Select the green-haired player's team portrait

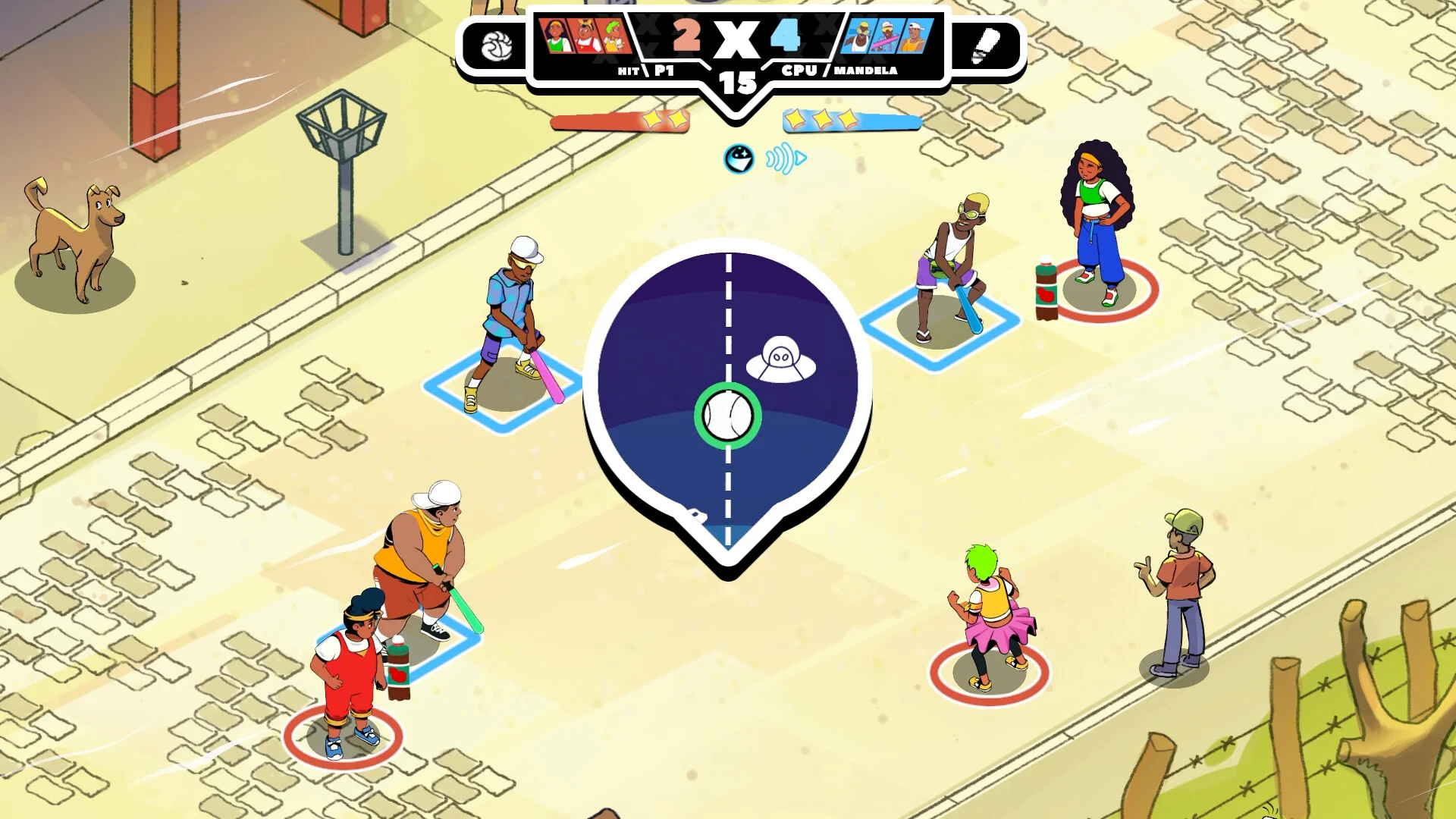[615, 36]
